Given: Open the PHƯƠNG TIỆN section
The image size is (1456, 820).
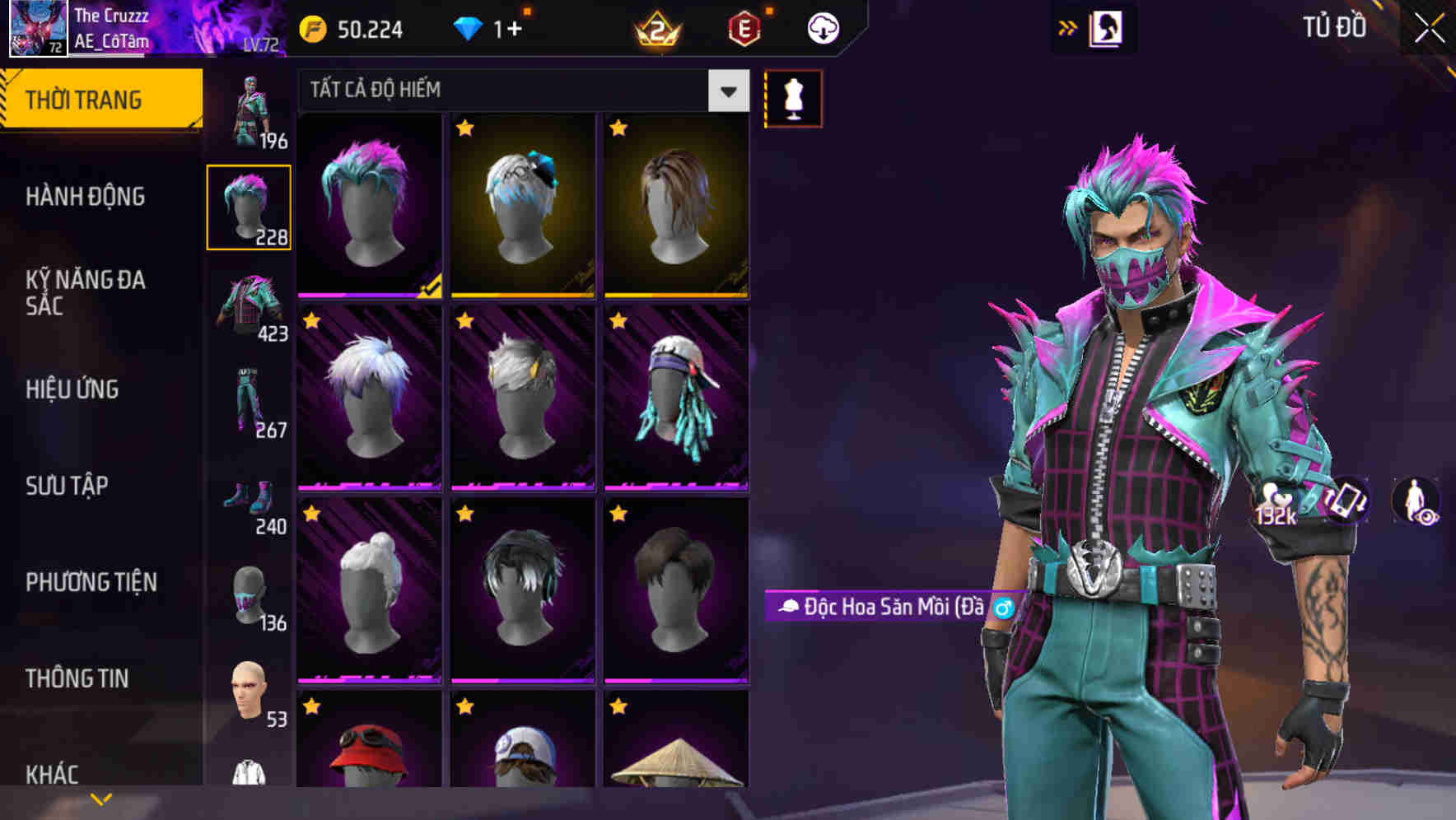Looking at the screenshot, I should pos(91,582).
